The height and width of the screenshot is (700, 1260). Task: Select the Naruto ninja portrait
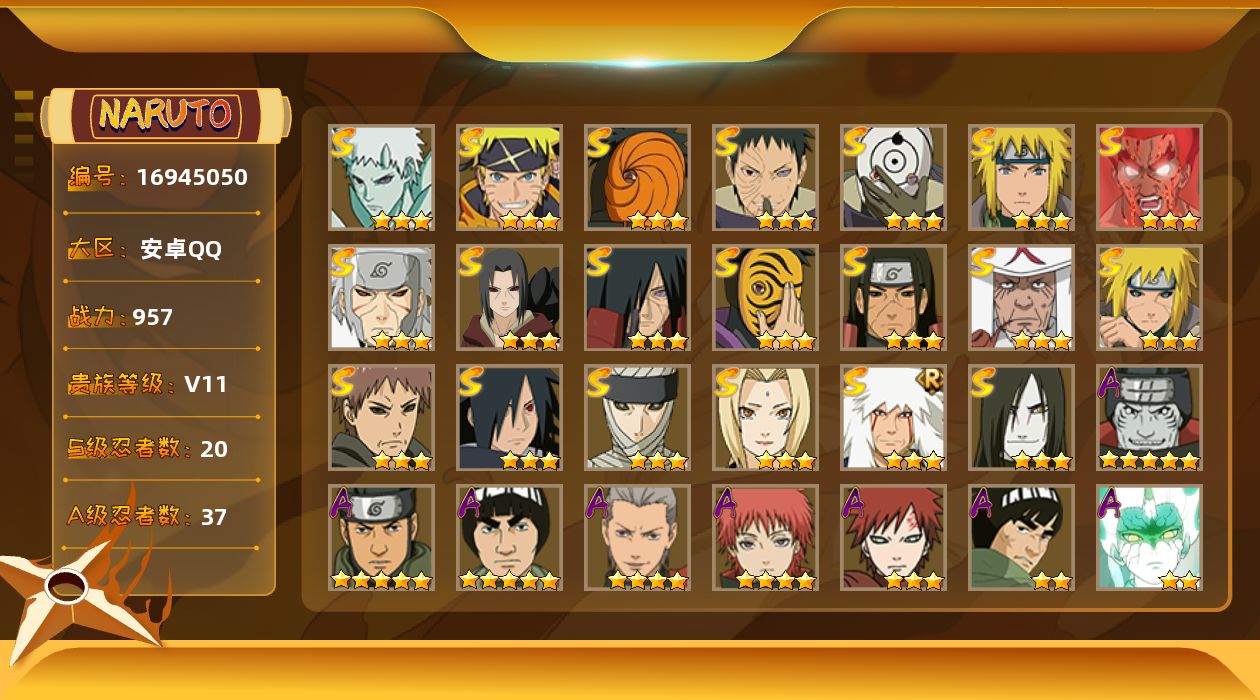[x=509, y=177]
